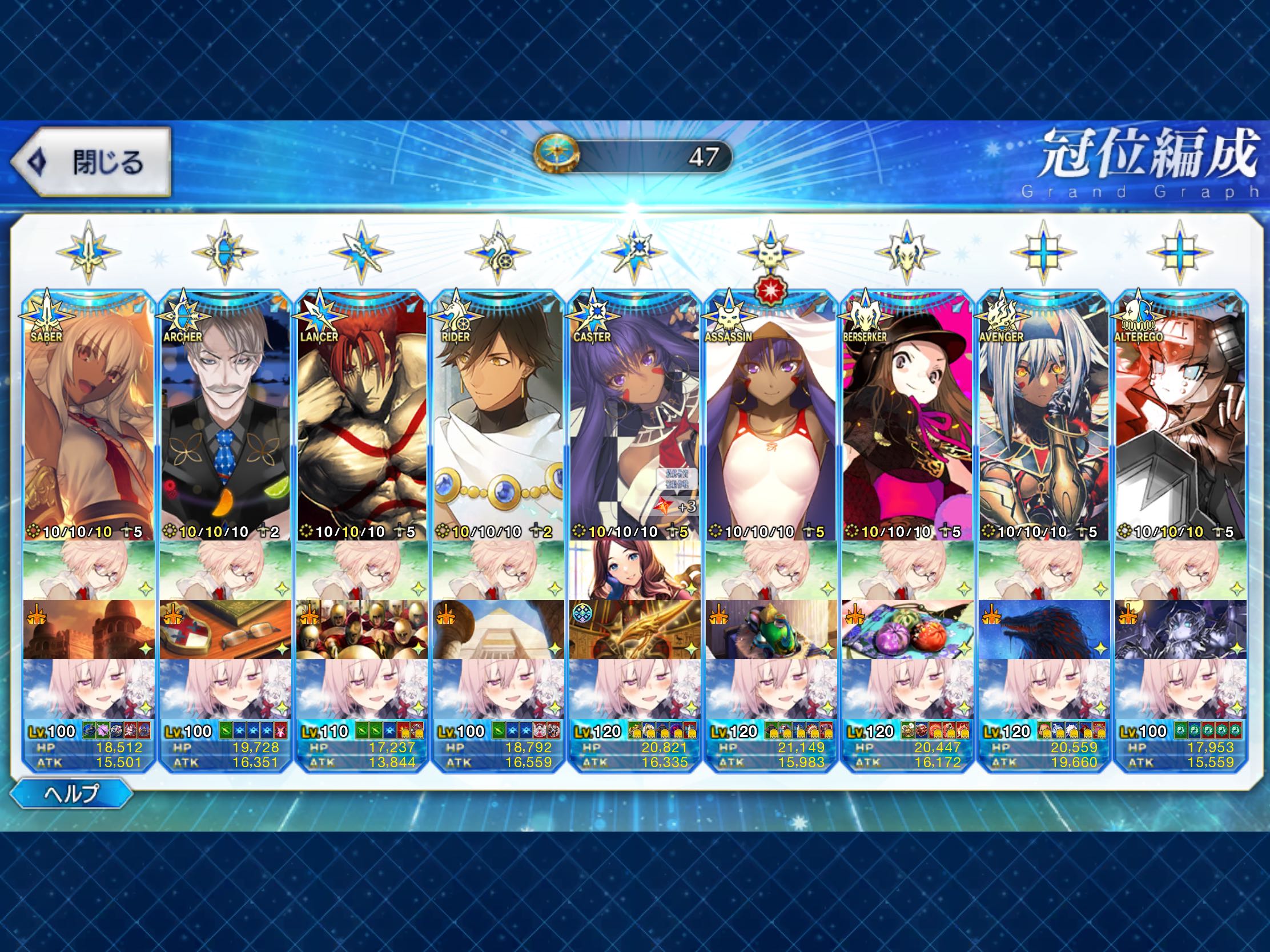
Task: Click the golden compass icon
Action: (x=556, y=156)
